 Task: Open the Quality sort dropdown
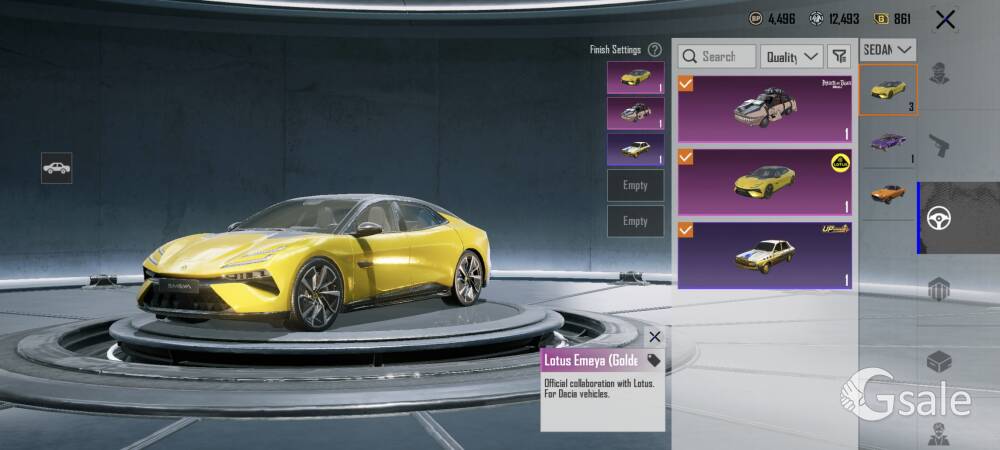pyautogui.click(x=791, y=57)
